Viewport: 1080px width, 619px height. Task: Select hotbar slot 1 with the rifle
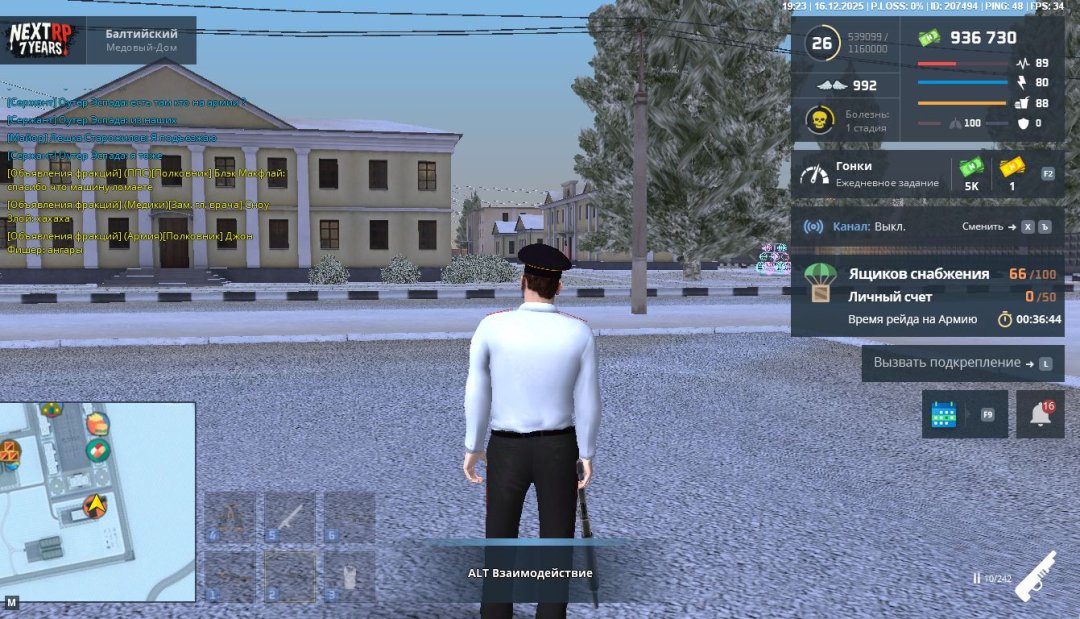point(230,577)
